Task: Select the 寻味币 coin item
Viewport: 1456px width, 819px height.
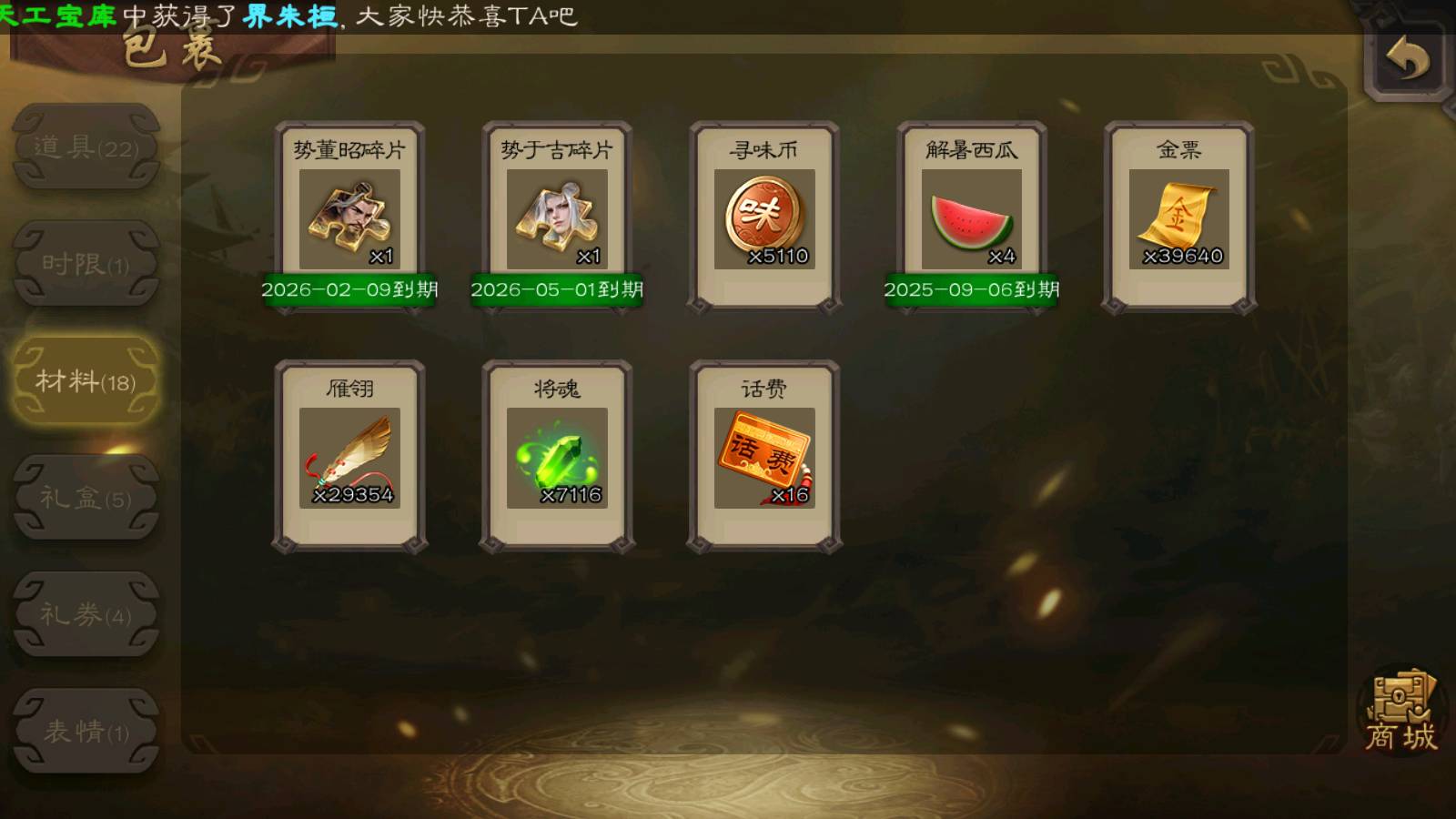Action: (764, 218)
